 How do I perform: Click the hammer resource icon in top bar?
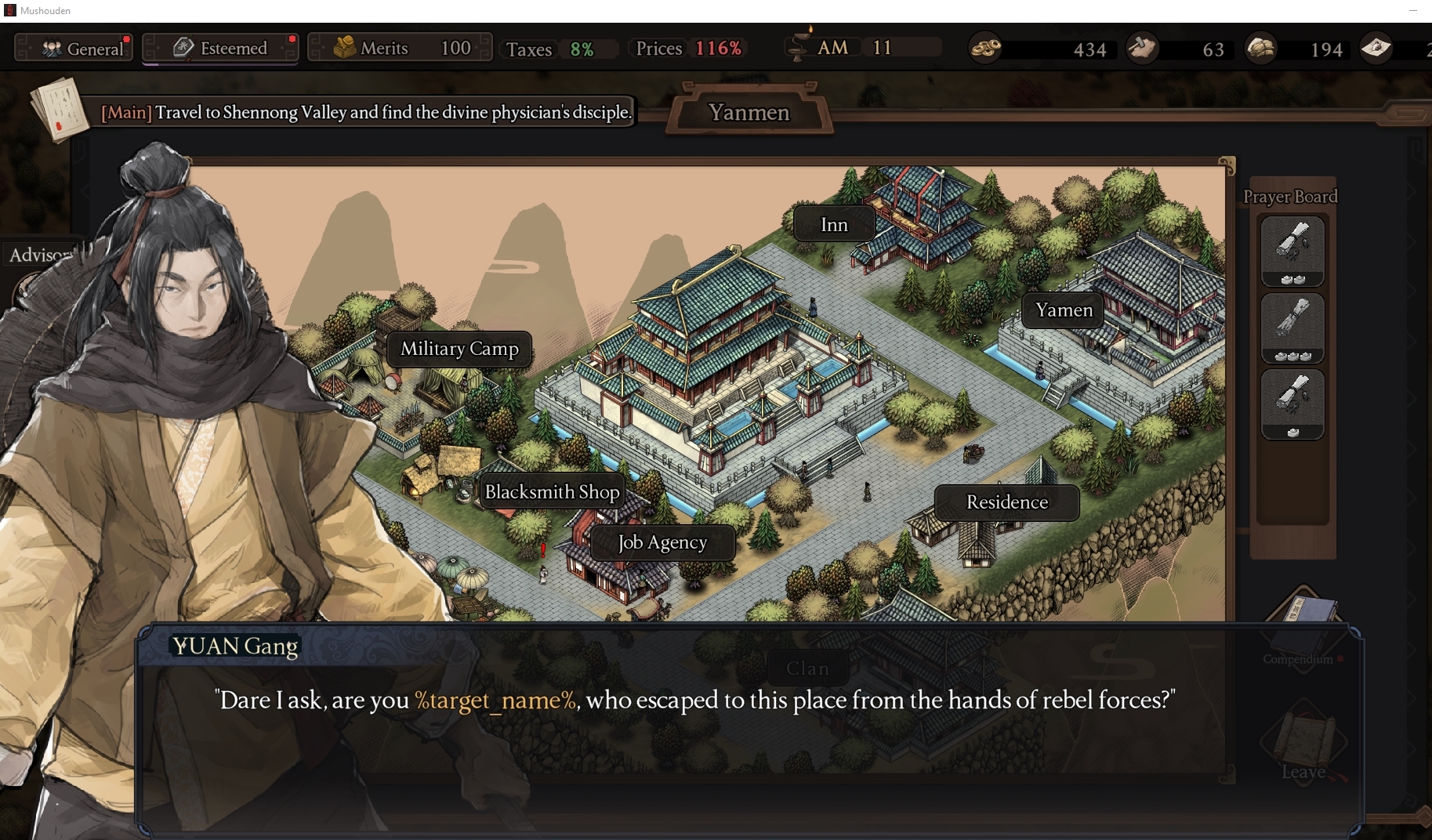pos(1143,48)
